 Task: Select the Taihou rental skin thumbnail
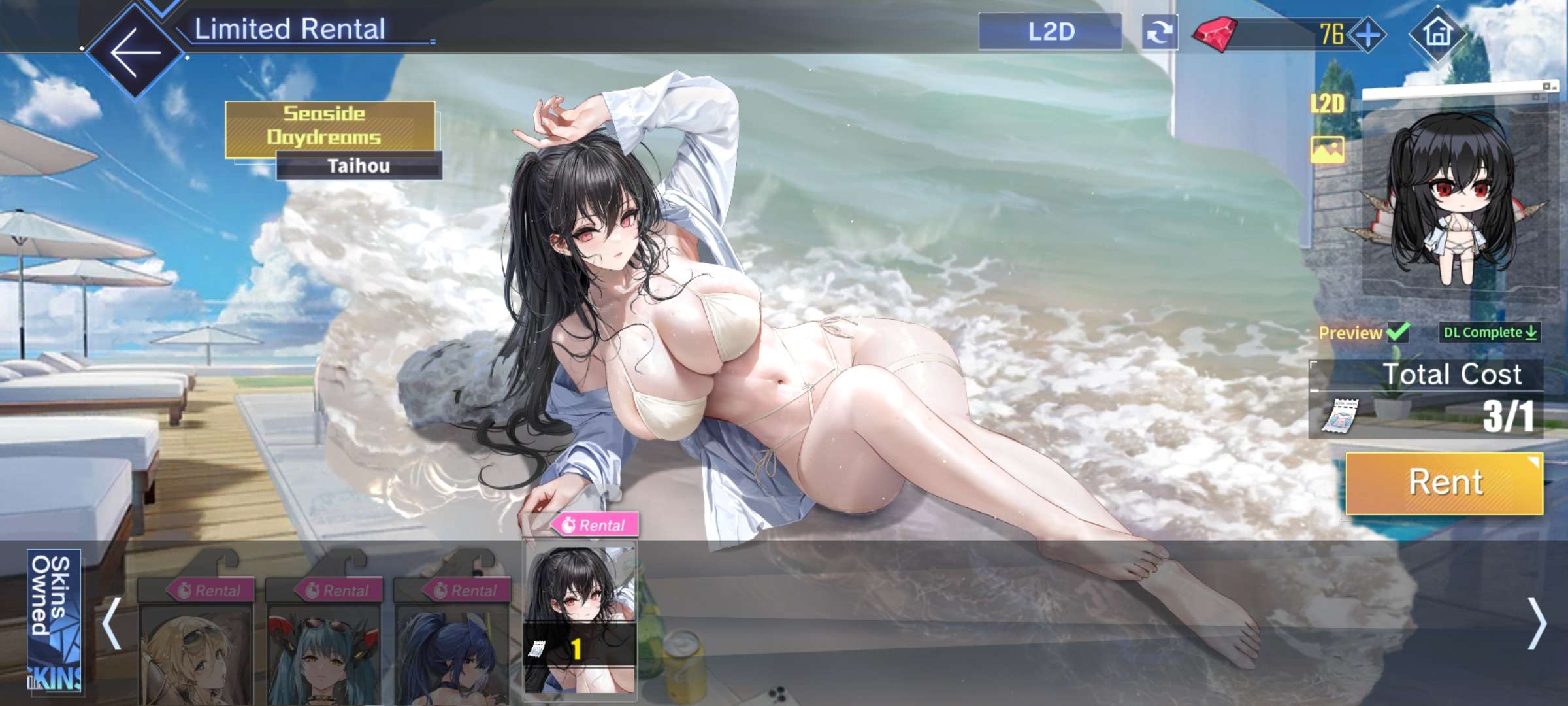coord(580,618)
